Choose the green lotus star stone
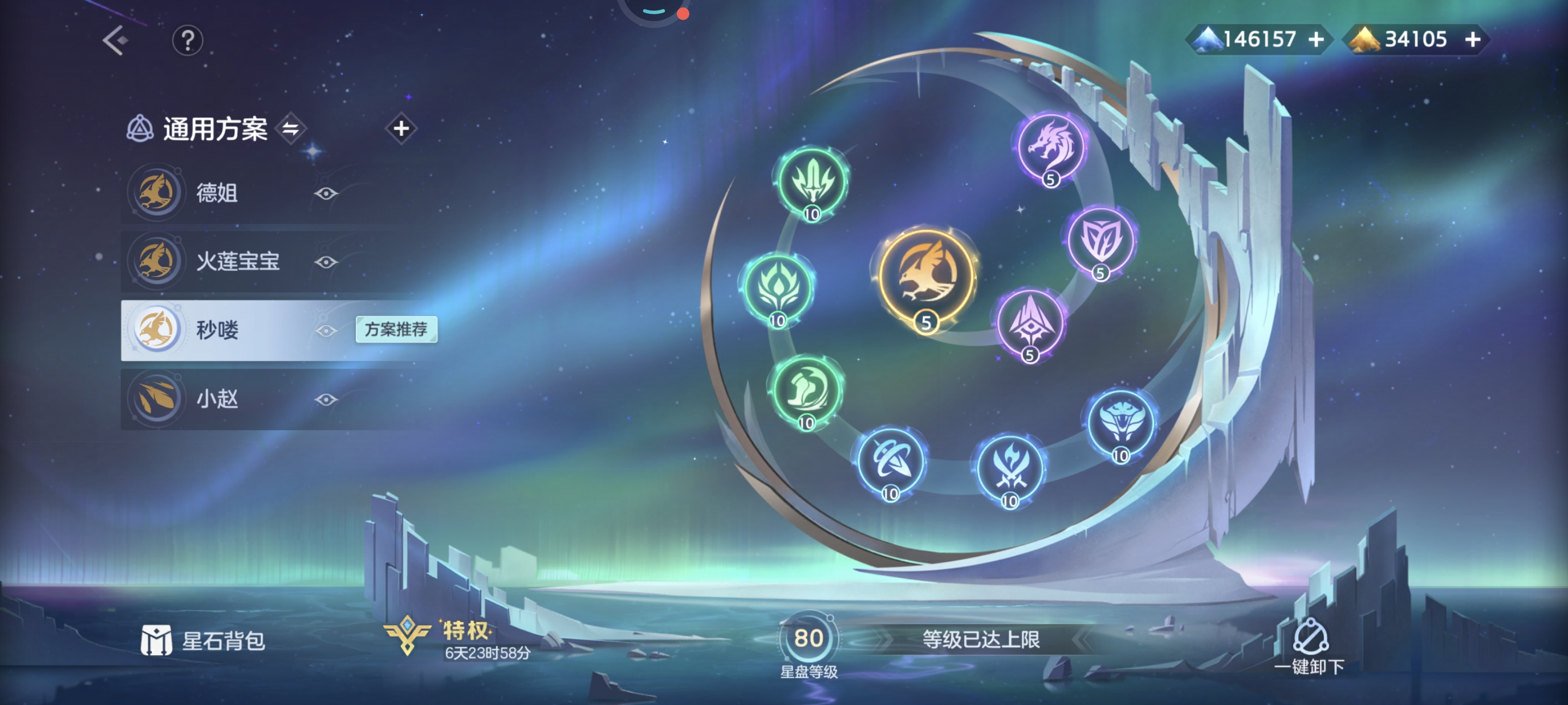The image size is (1568, 705). pyautogui.click(x=778, y=287)
